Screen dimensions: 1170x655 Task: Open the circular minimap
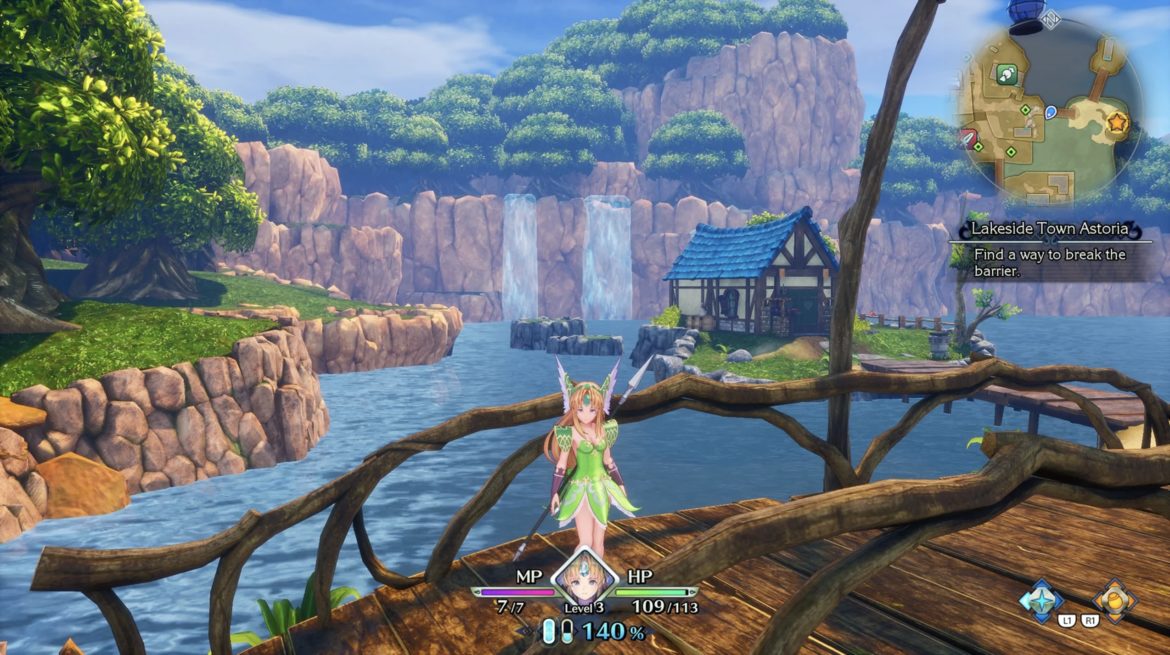1047,112
